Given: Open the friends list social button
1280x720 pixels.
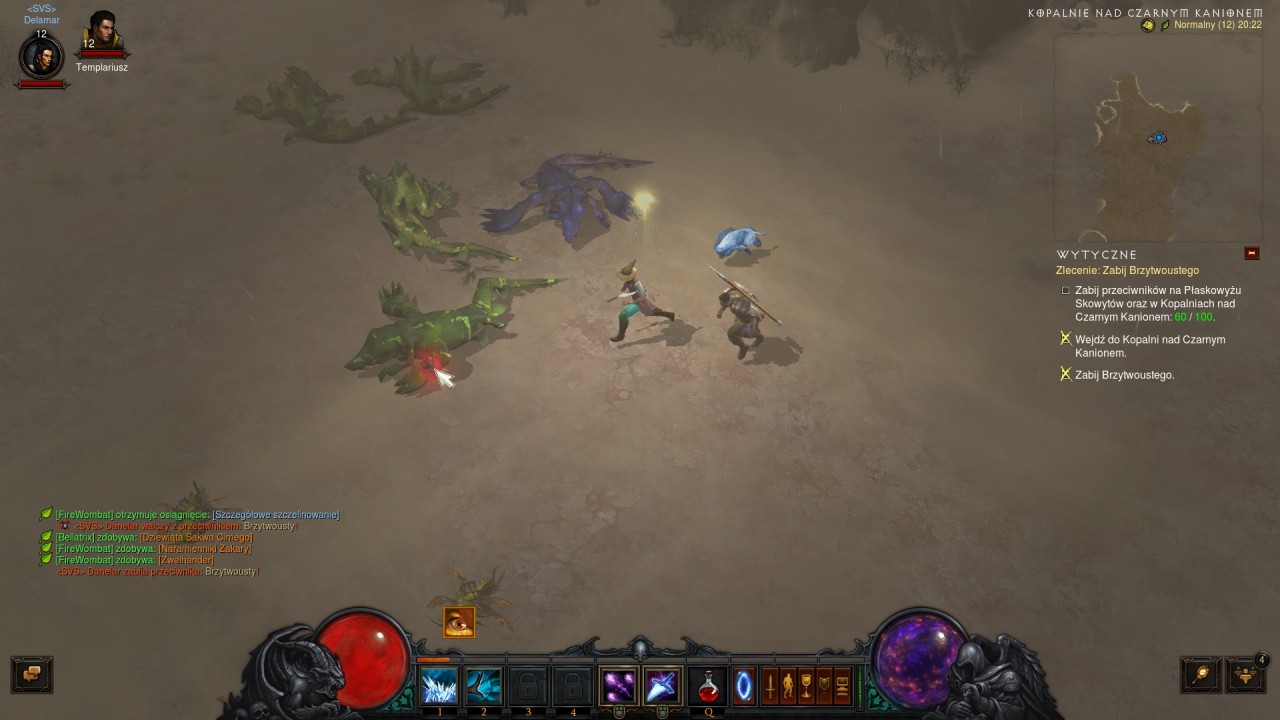Looking at the screenshot, I should click(x=1245, y=674).
